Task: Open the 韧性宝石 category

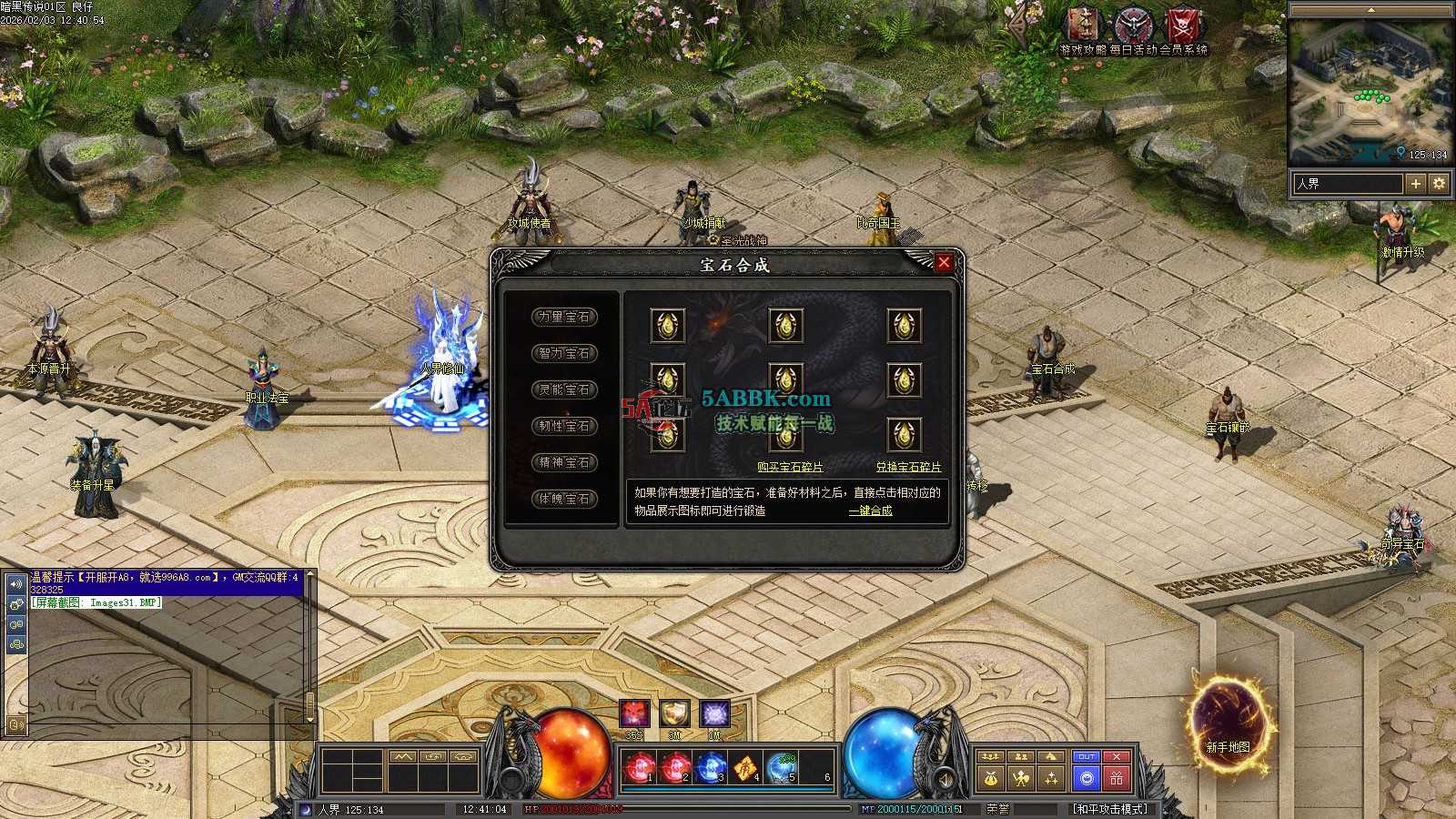Action: (564, 426)
